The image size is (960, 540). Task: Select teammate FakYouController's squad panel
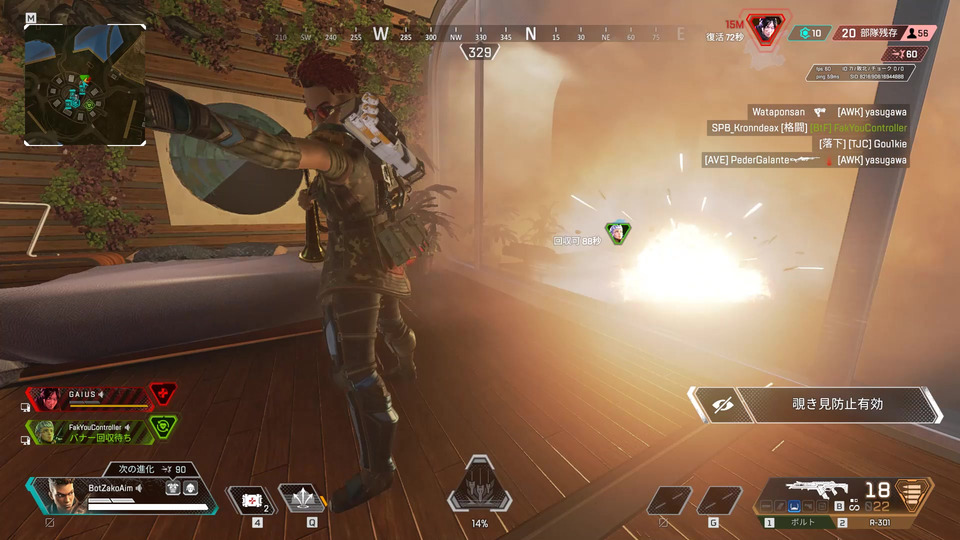92,431
